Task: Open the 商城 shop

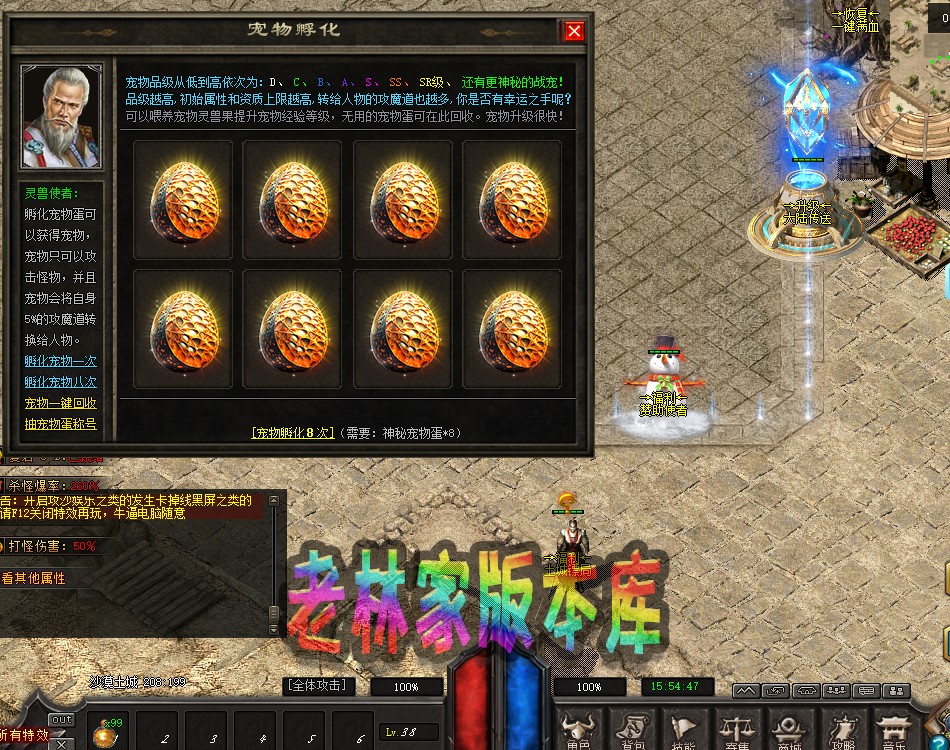Action: click(790, 731)
